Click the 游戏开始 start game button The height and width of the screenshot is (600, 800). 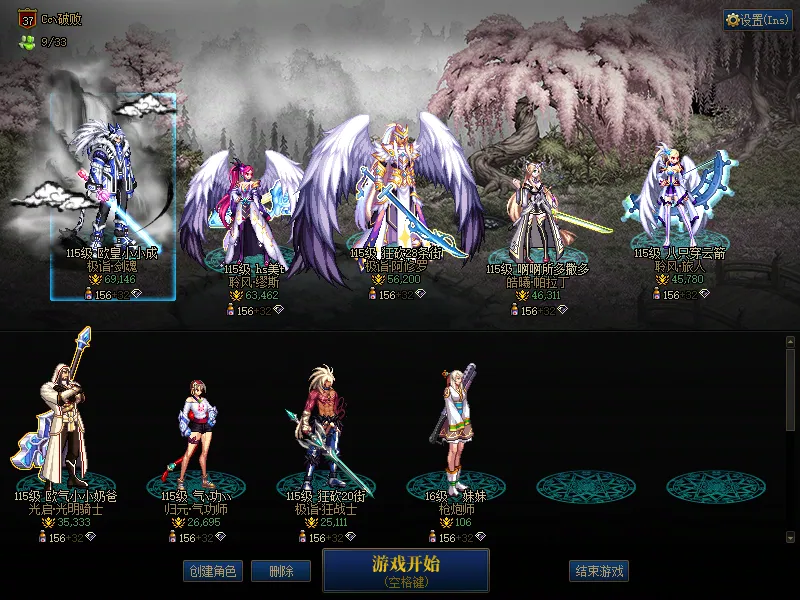tap(405, 570)
